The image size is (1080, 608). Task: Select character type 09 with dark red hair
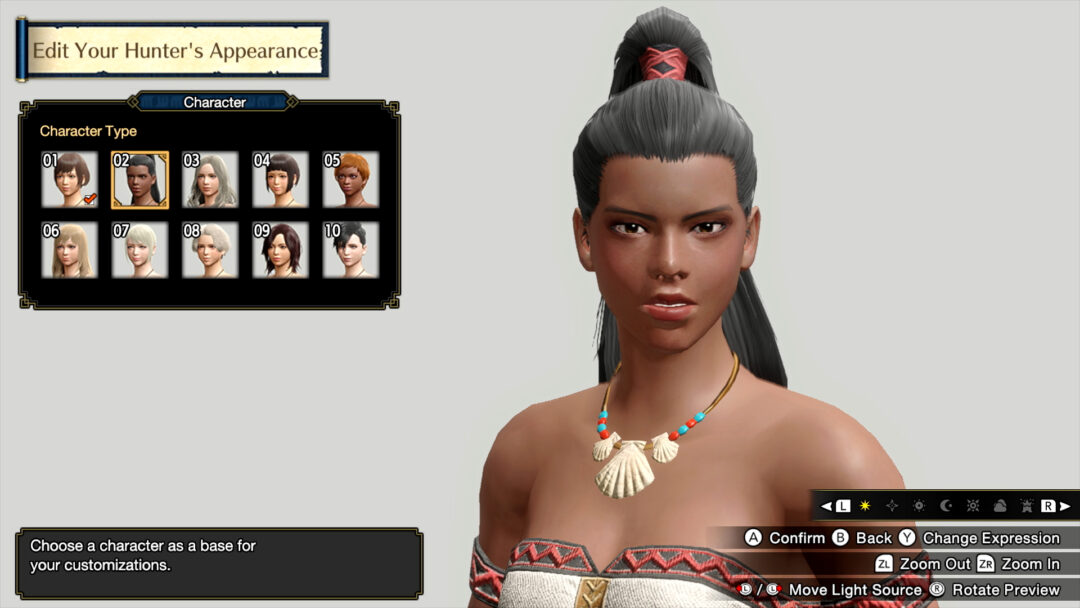280,250
